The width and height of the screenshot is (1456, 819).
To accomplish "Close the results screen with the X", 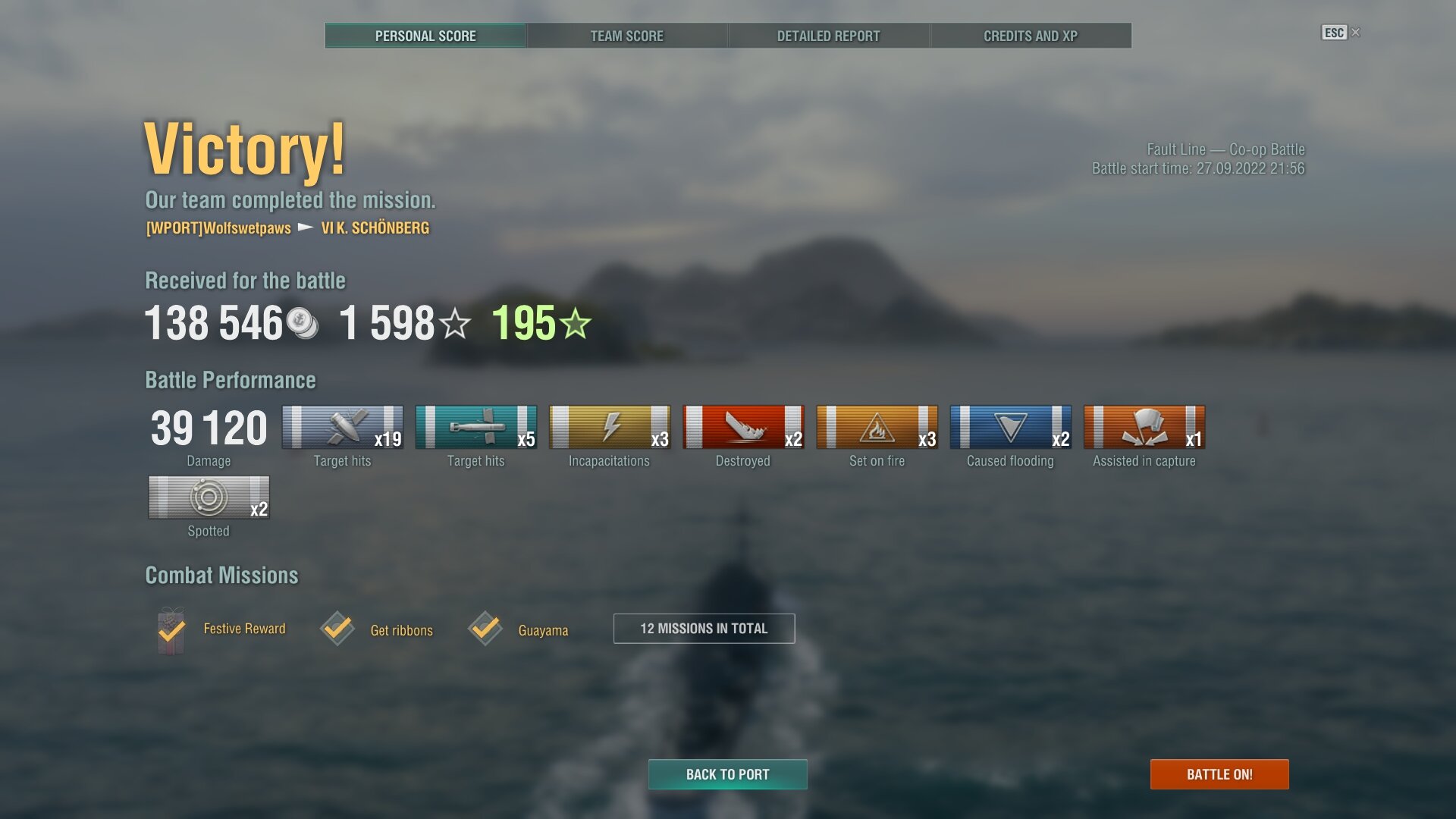I will pos(1356,33).
